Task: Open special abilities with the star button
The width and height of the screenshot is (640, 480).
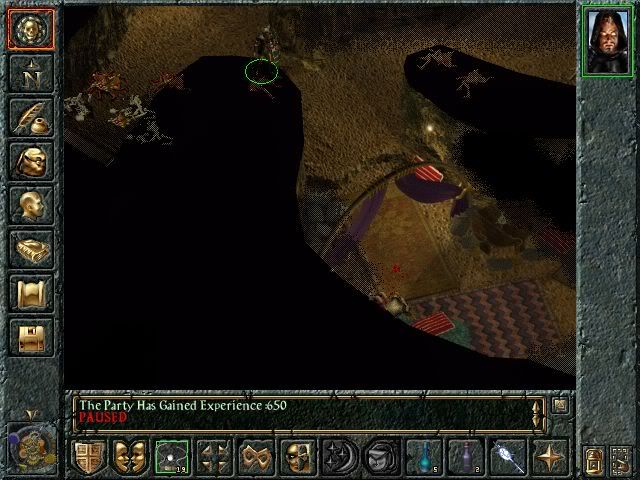Action: click(x=550, y=457)
